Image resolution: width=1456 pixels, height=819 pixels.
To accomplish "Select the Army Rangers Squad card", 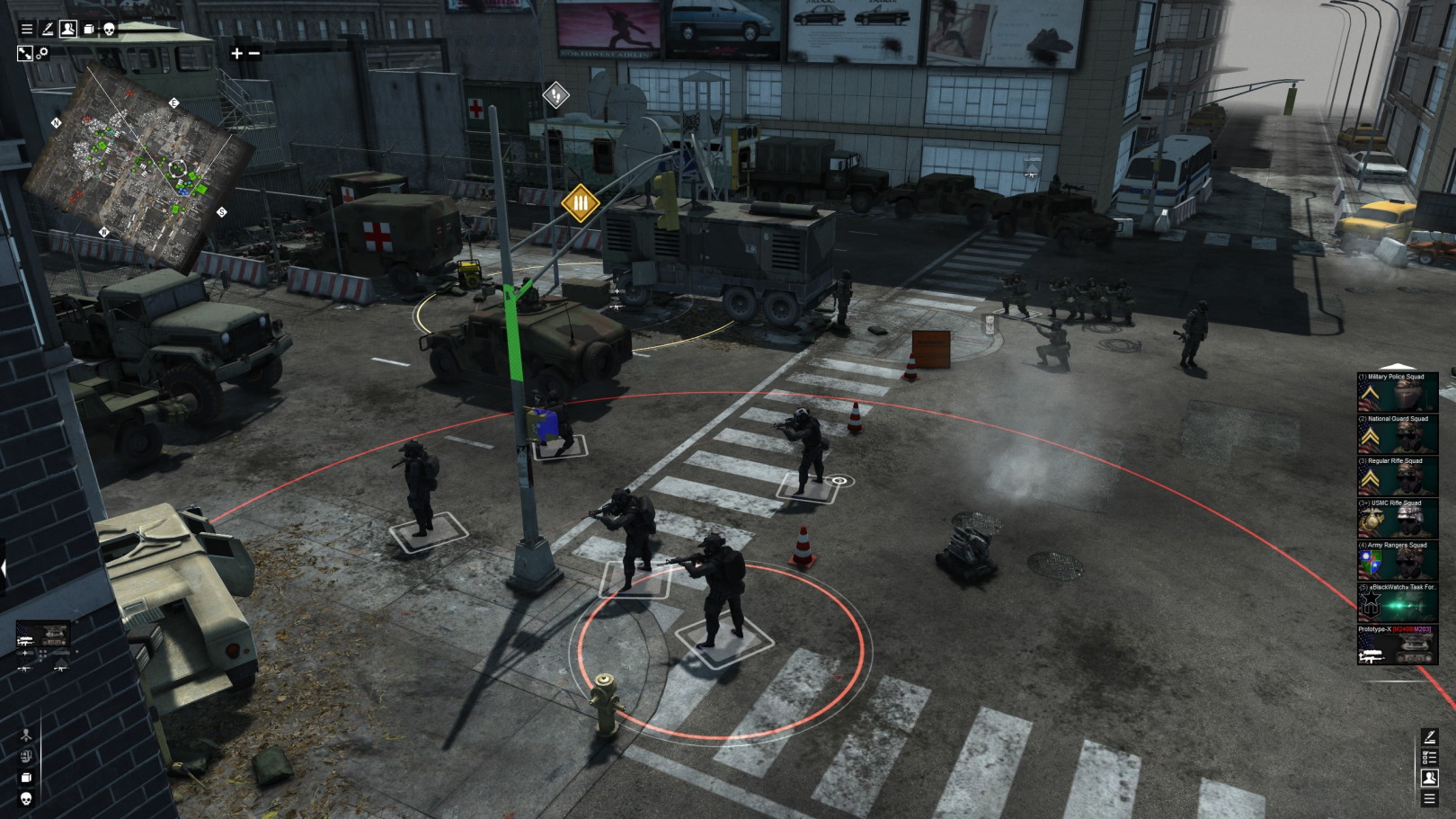I will (1397, 561).
